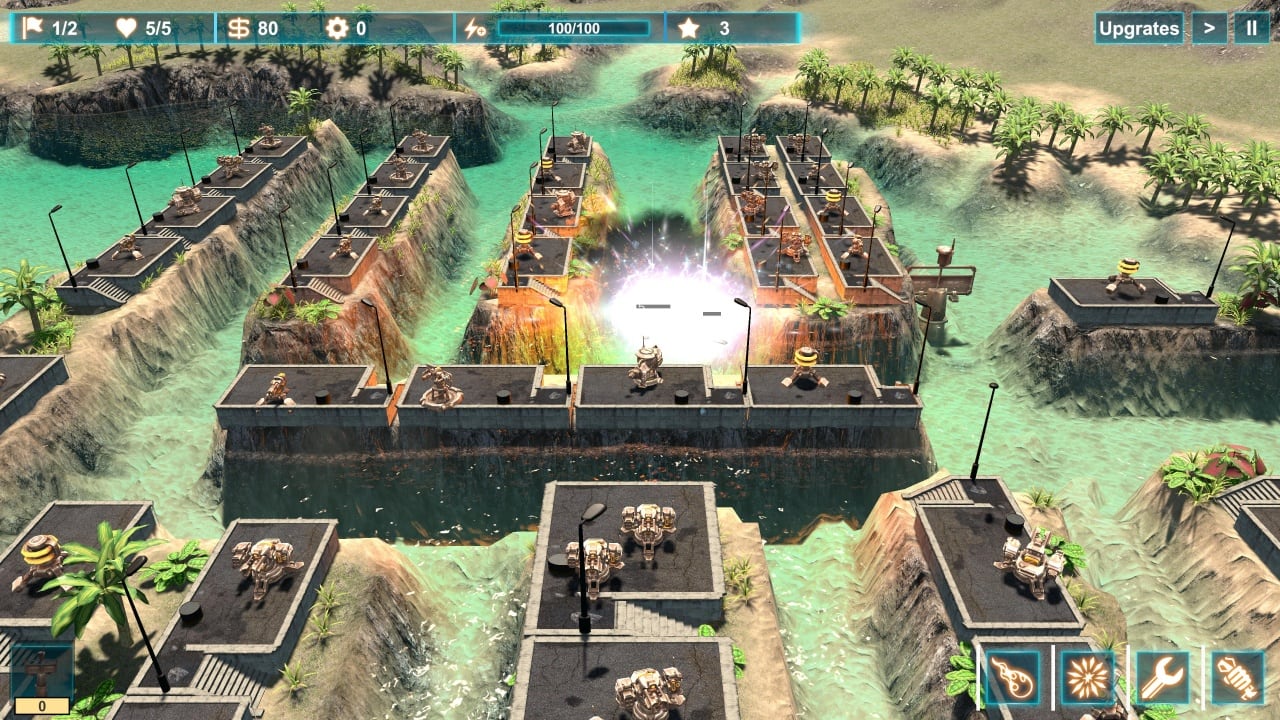Open the Upgrades menu
The image size is (1280, 720).
1139,28
